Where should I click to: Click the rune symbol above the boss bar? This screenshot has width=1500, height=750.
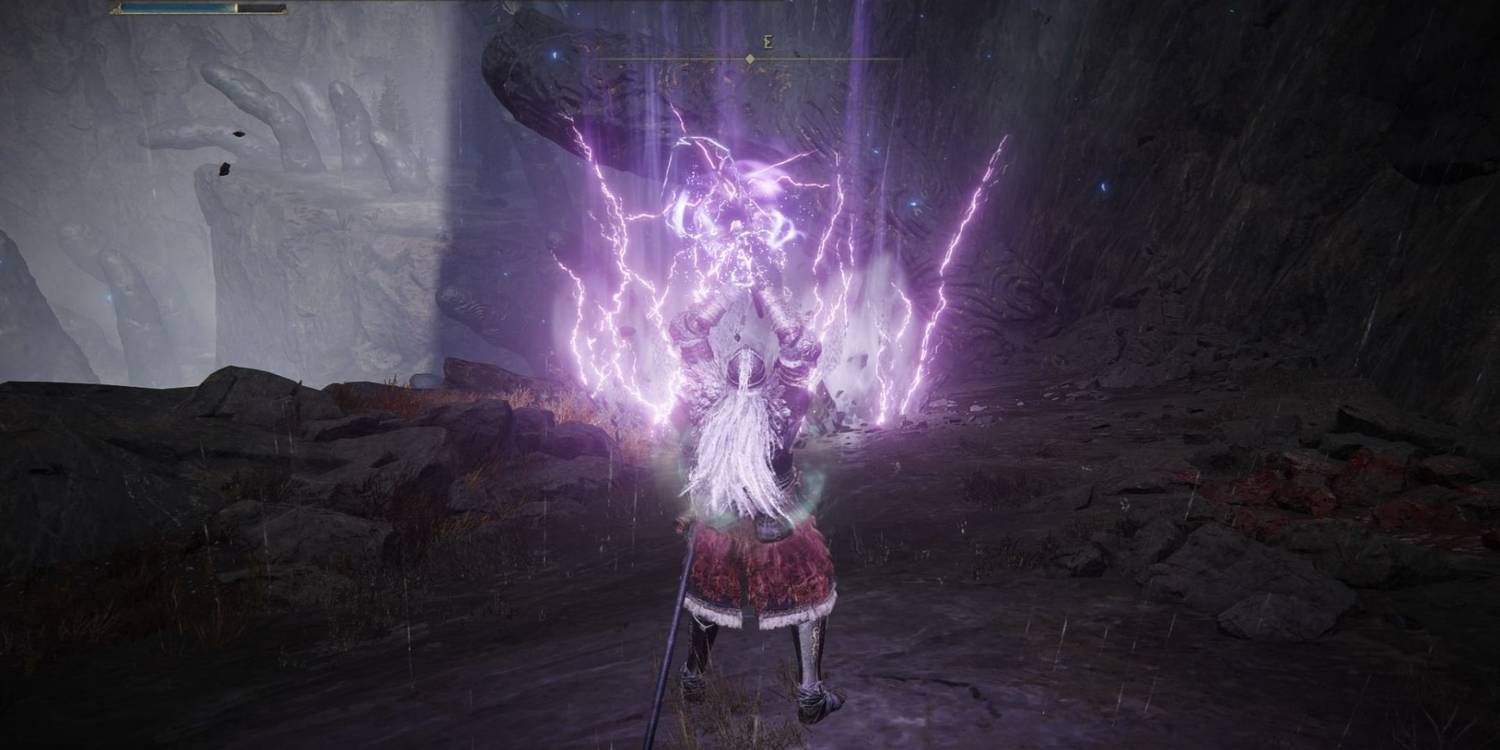coord(767,43)
